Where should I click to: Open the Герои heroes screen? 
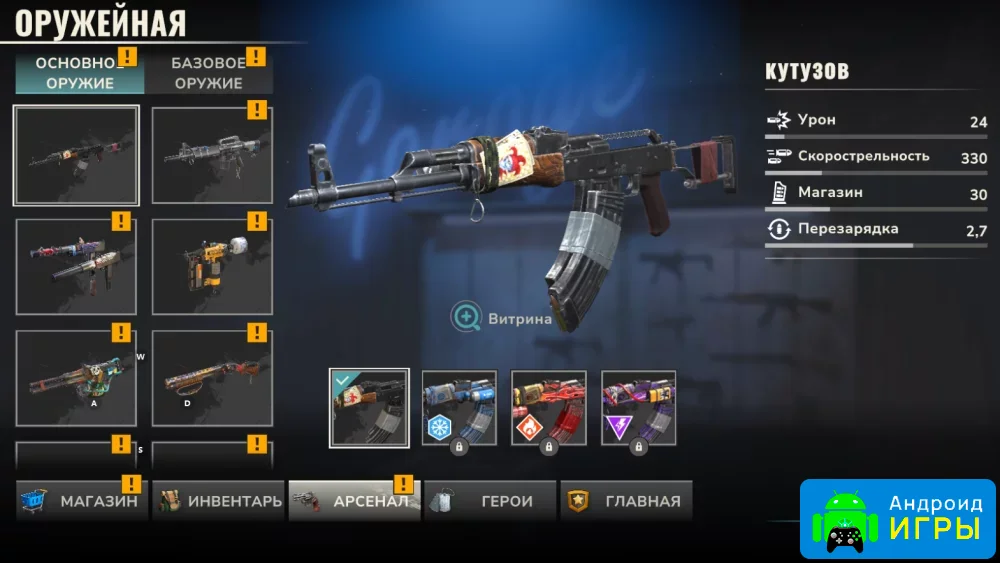tap(490, 501)
